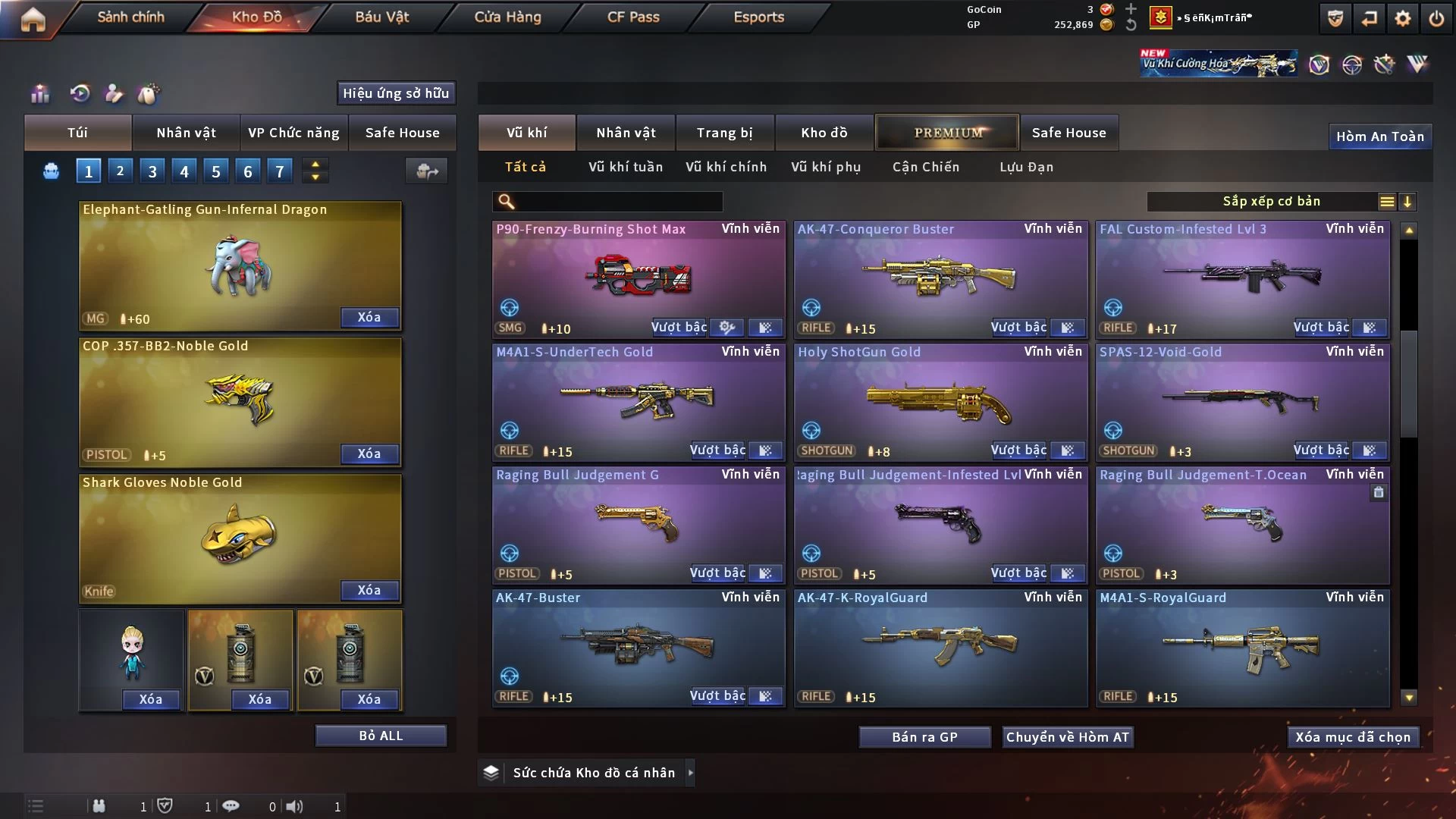Filter by Vũ khí chính
This screenshot has width=1456, height=819.
(x=726, y=167)
